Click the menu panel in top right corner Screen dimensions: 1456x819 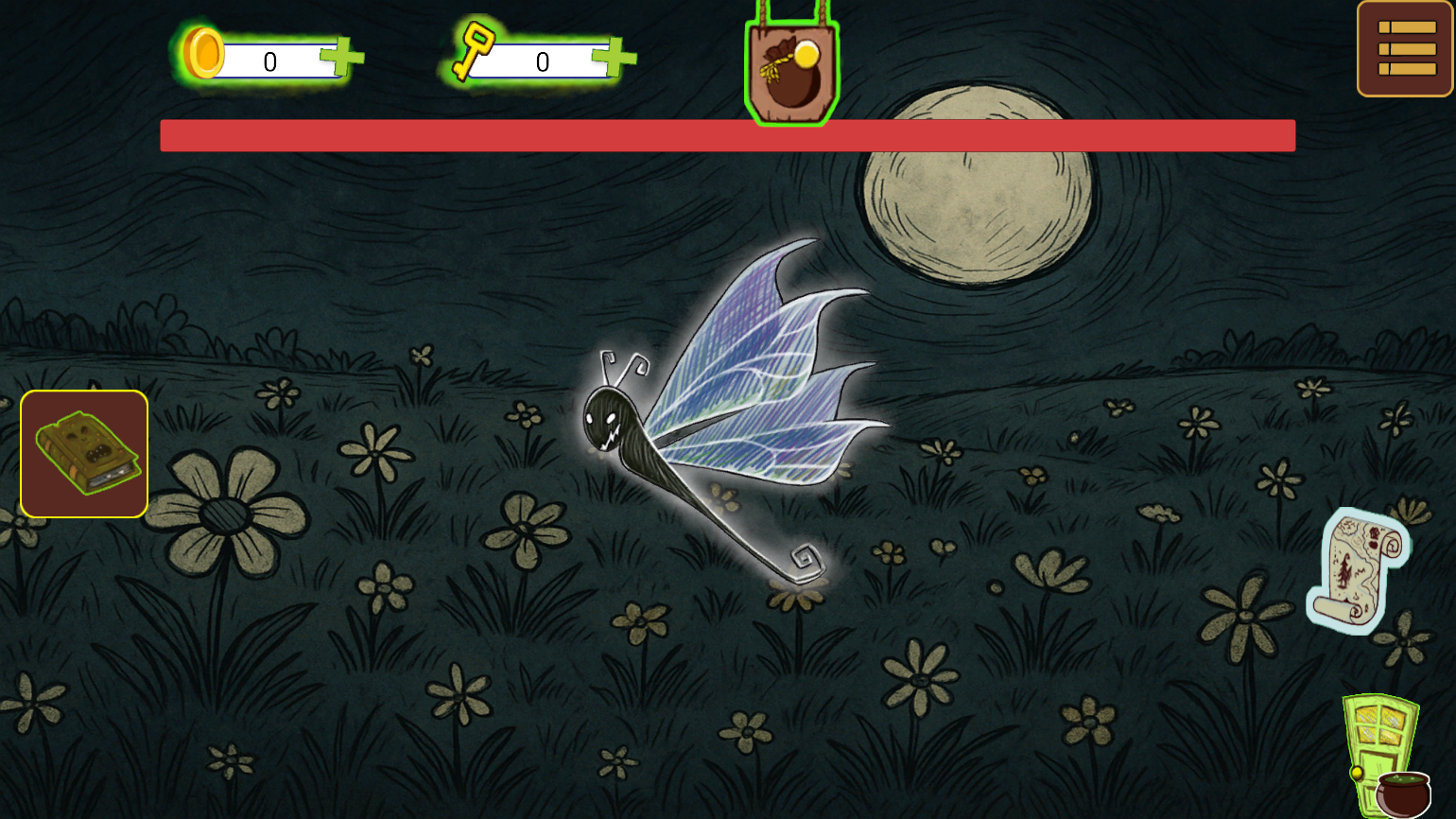(x=1402, y=47)
